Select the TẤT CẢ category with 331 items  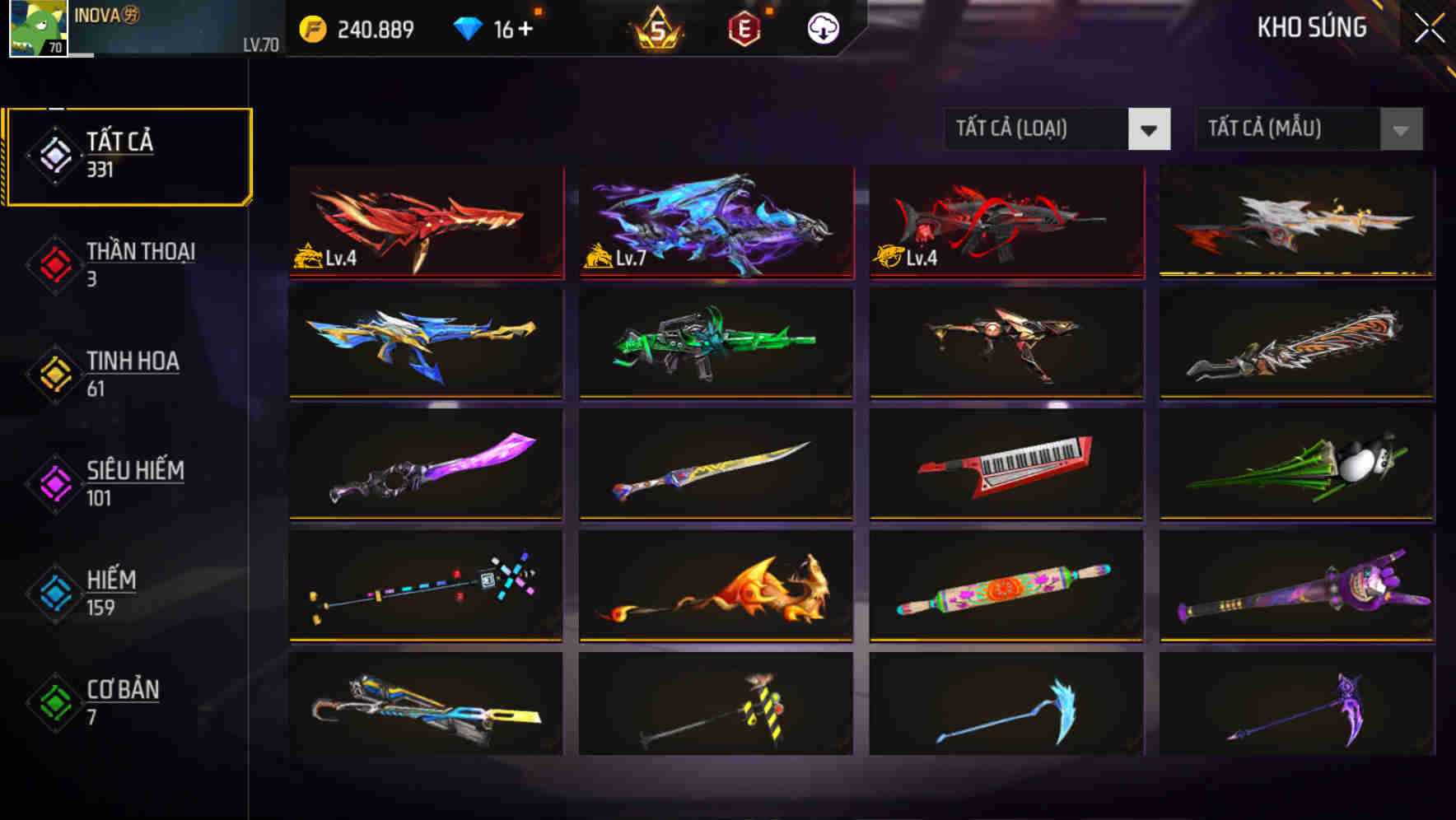point(128,153)
